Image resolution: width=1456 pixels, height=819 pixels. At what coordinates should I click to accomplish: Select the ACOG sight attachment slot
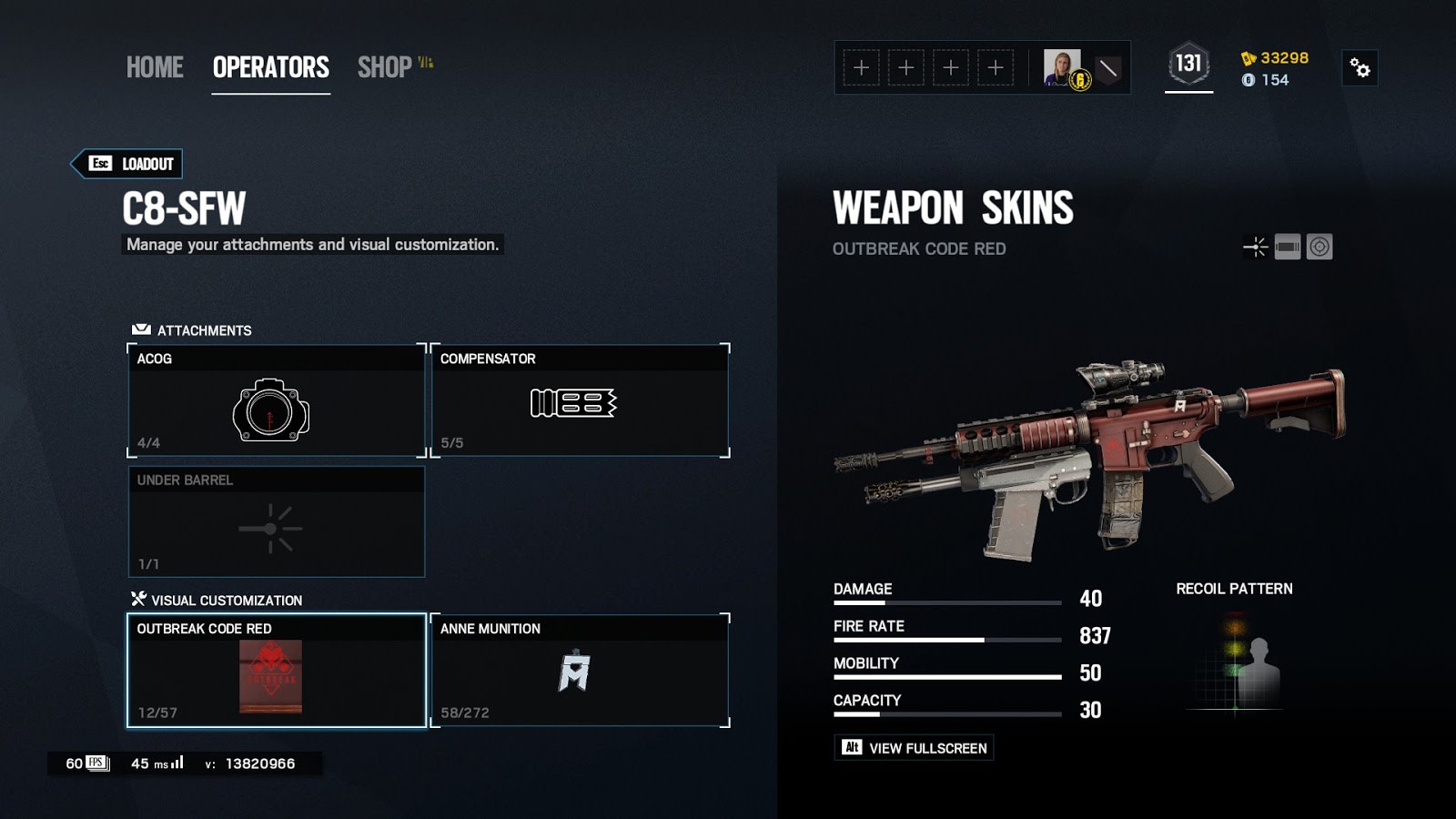[276, 400]
